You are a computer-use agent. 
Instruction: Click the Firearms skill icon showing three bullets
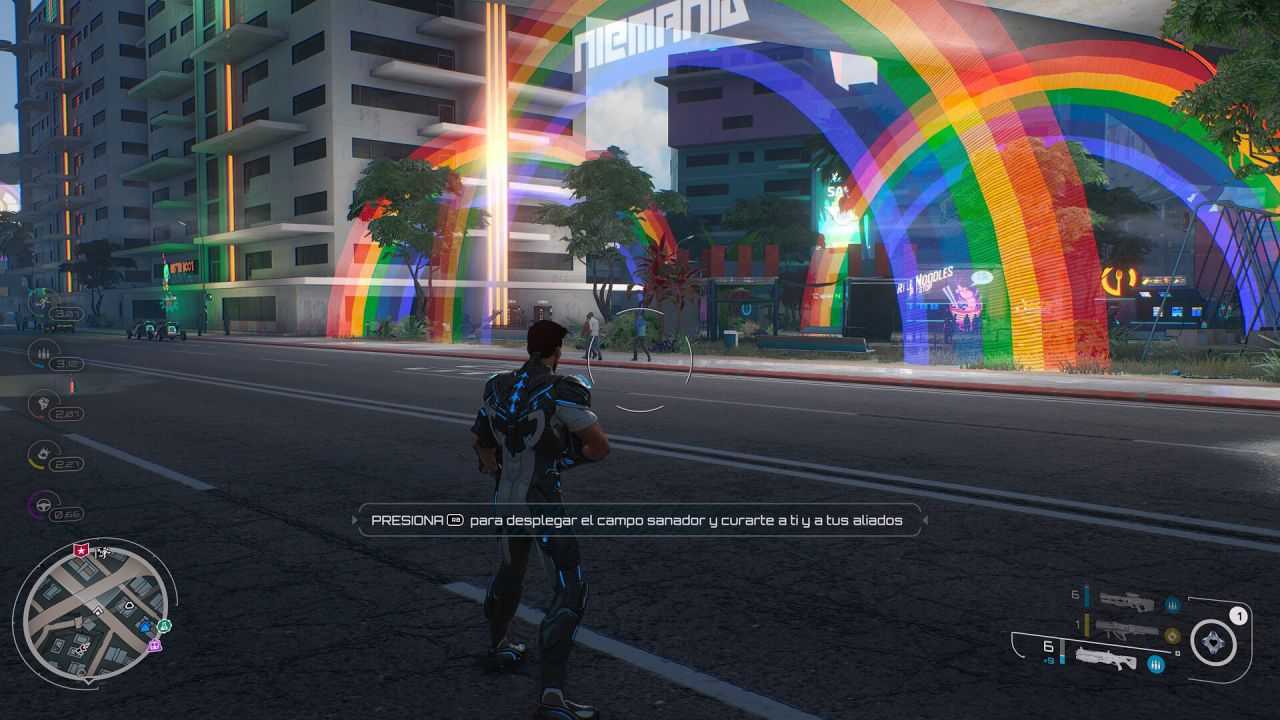43,352
